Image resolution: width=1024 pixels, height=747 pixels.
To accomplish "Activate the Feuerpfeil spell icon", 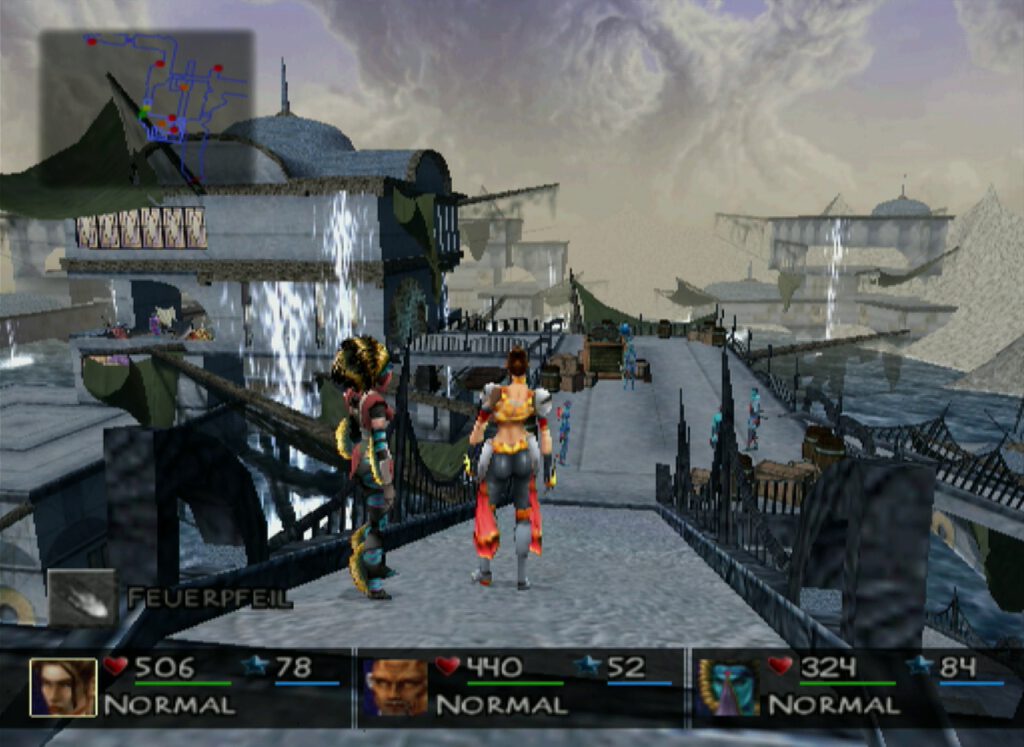I will (82, 598).
